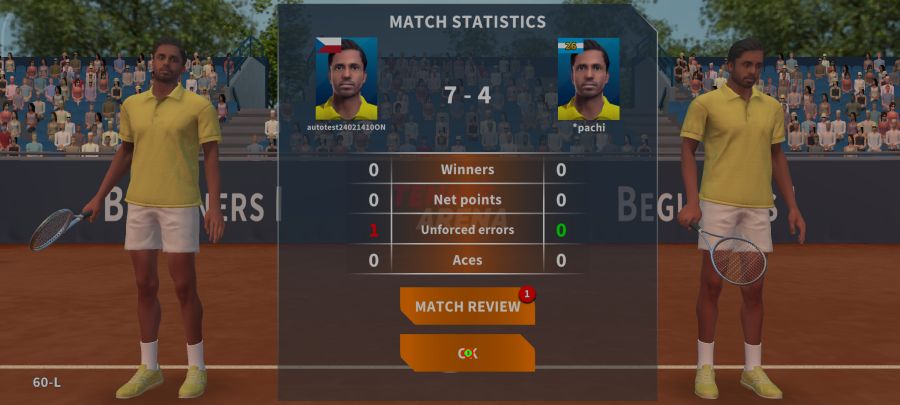The height and width of the screenshot is (405, 900).
Task: Open the Match Review
Action: coord(467,306)
